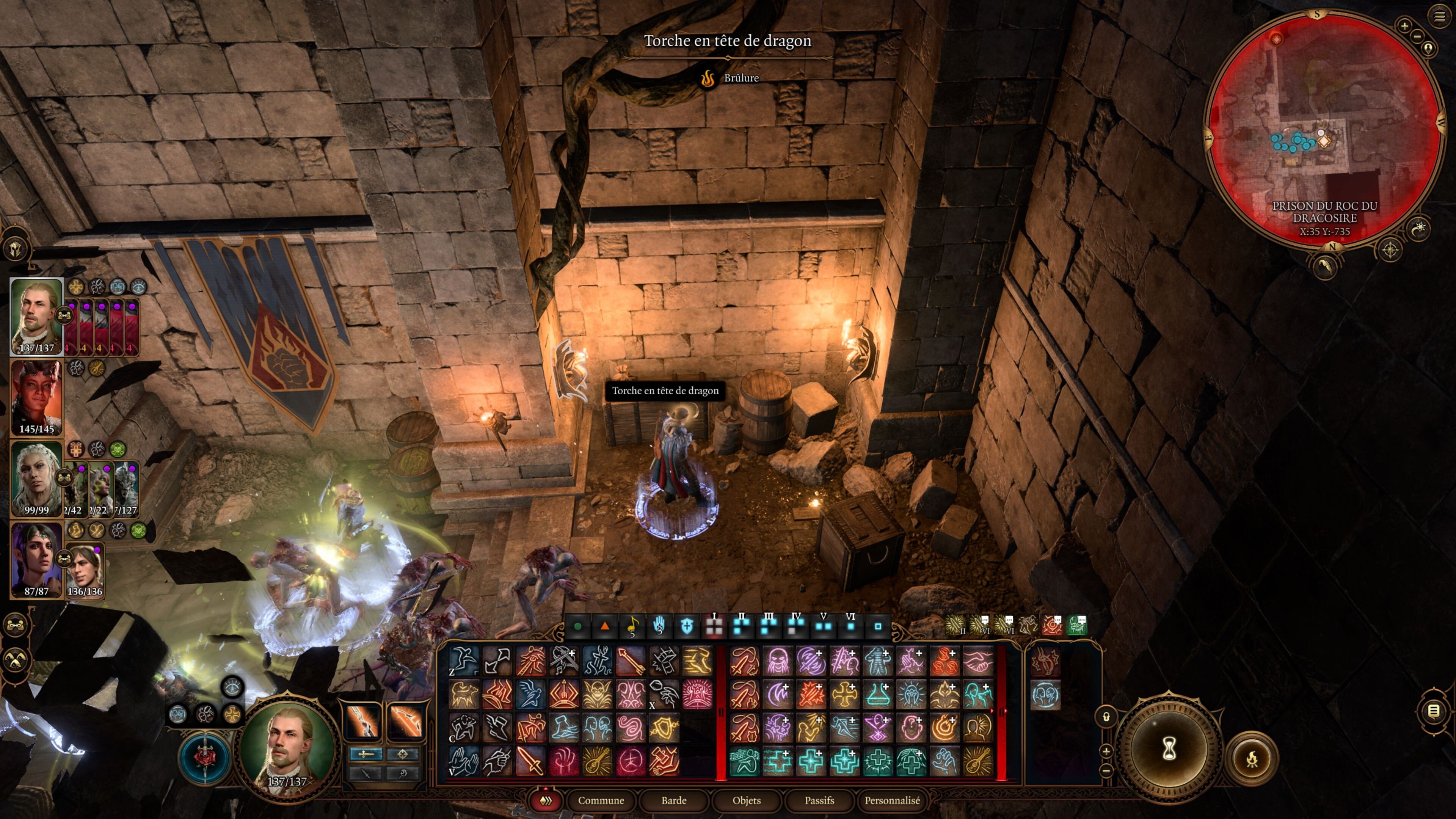
Task: Show the Objets hotbar tab
Action: click(x=746, y=800)
